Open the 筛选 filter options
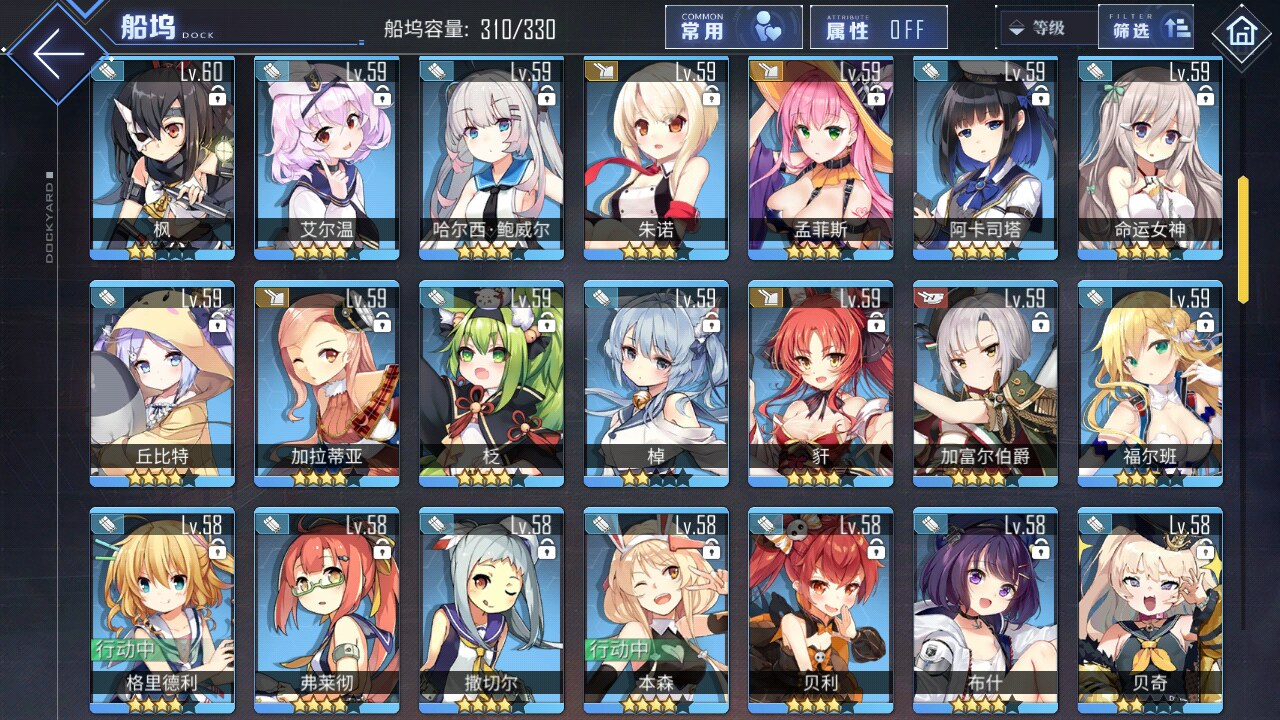 click(1146, 28)
